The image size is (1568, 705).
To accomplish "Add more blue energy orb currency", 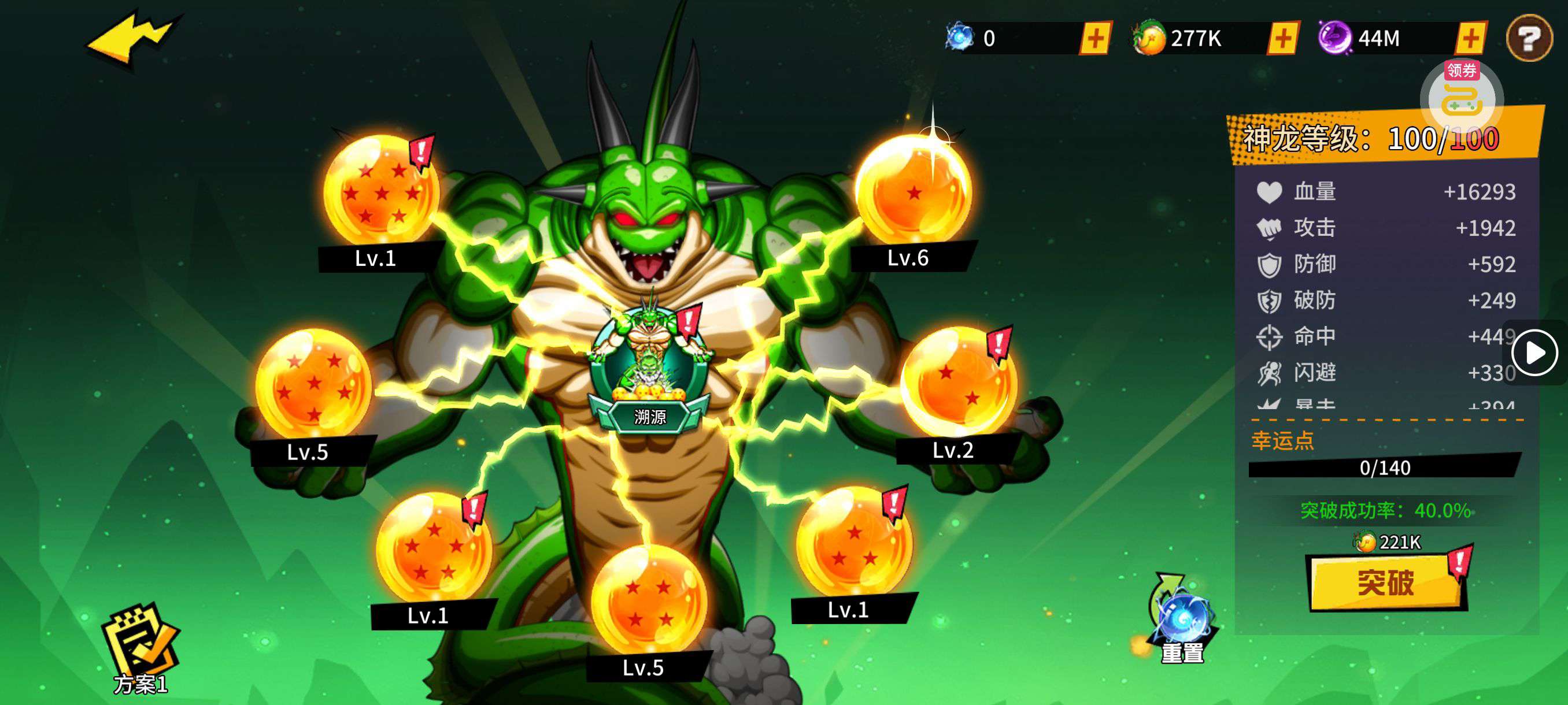I will pyautogui.click(x=1095, y=39).
